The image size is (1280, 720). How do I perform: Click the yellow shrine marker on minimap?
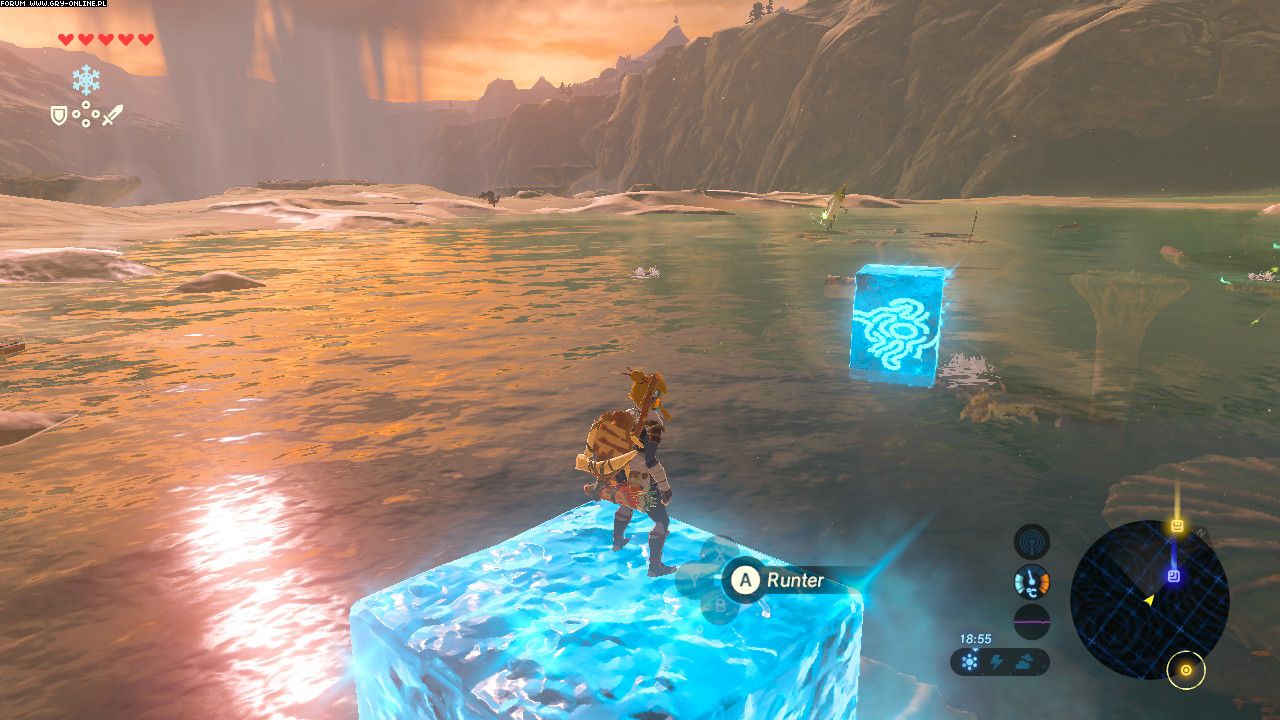click(1177, 526)
